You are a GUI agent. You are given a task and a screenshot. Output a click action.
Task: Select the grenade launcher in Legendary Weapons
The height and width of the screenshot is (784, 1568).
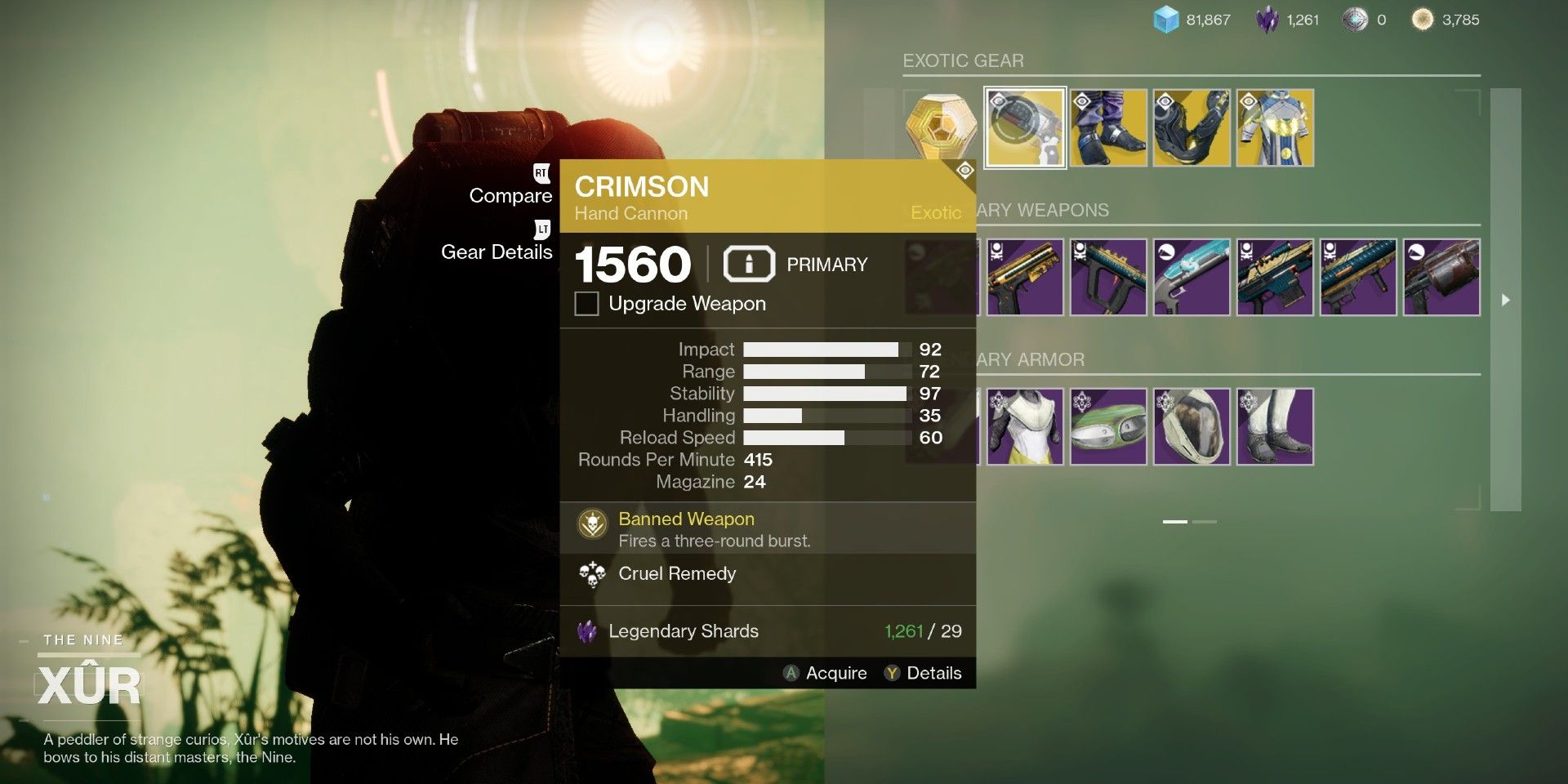tap(1441, 276)
